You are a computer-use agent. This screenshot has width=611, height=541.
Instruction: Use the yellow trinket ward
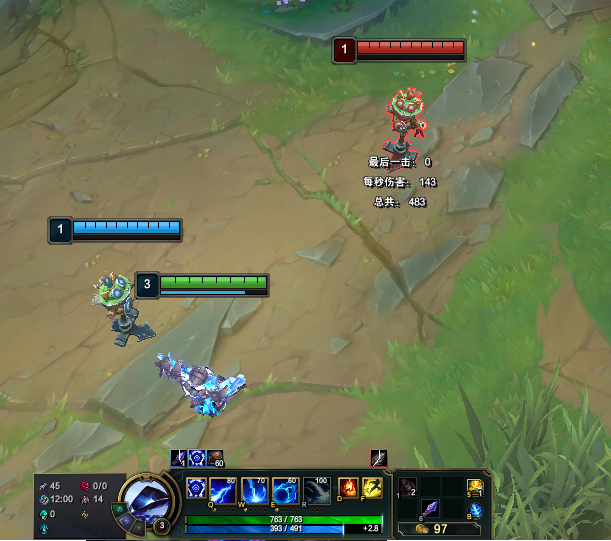(x=476, y=487)
